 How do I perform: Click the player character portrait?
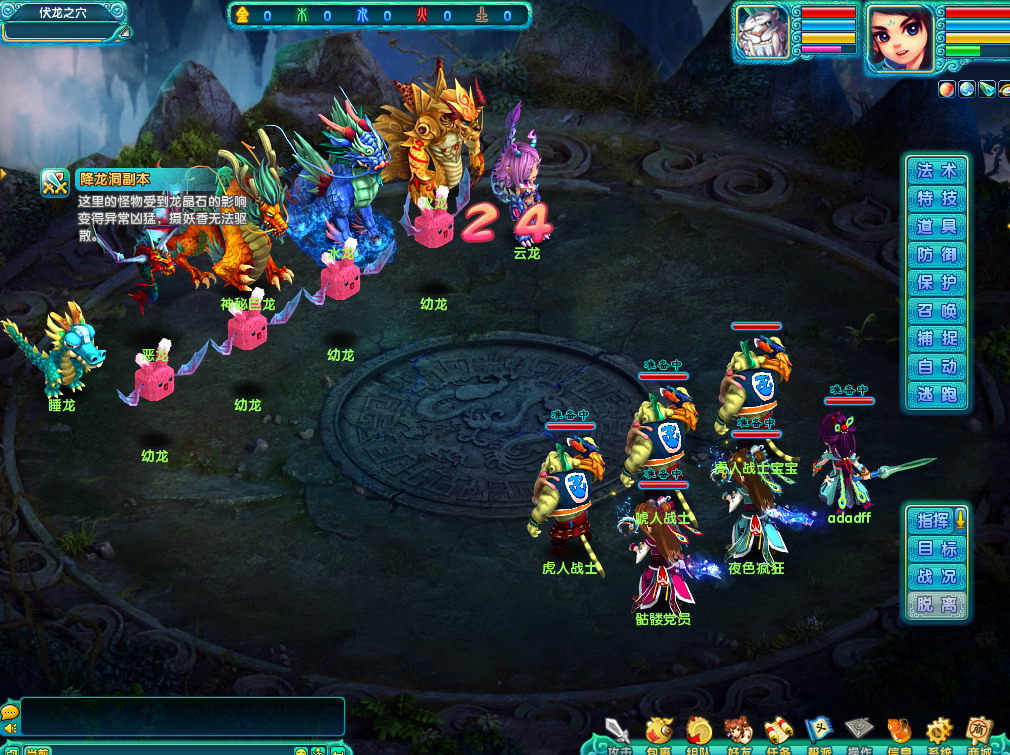[x=899, y=37]
